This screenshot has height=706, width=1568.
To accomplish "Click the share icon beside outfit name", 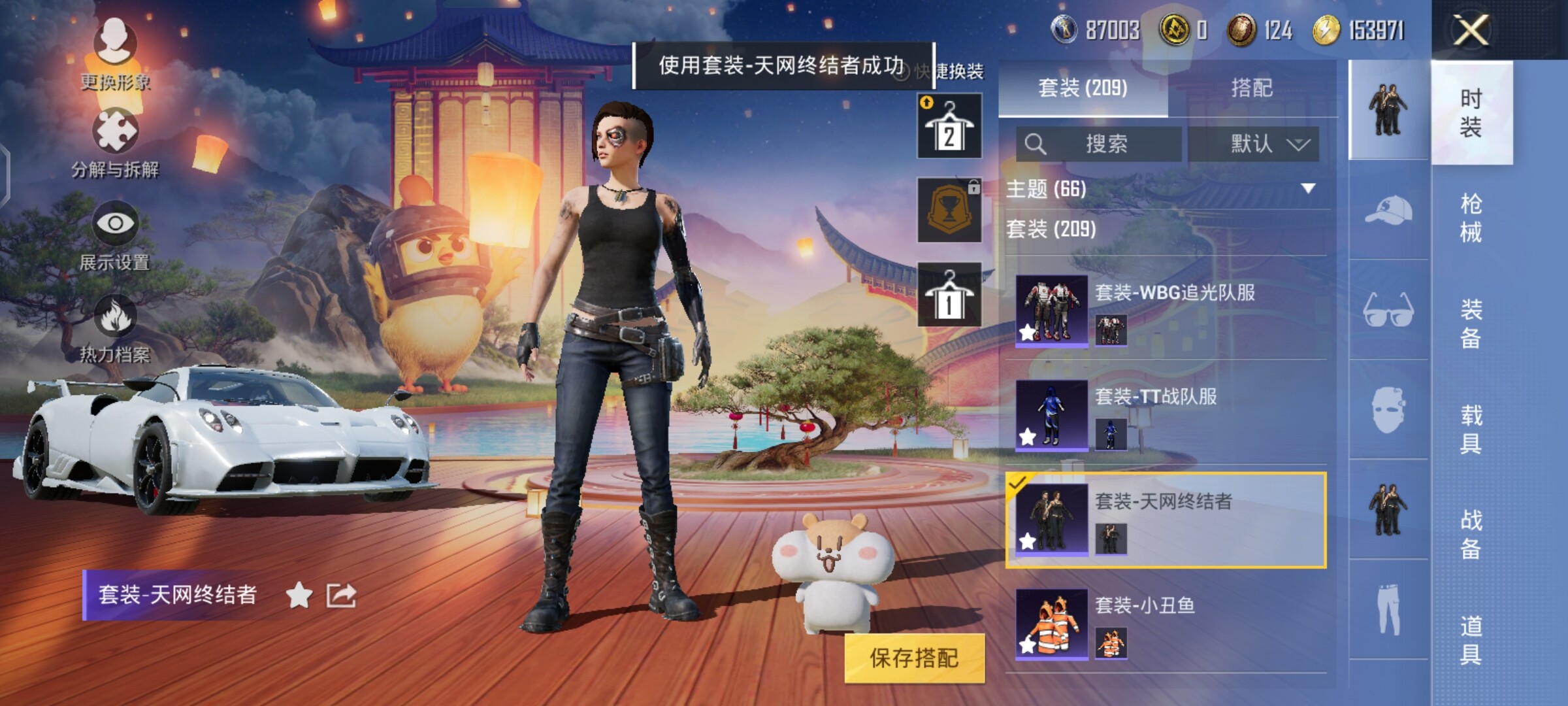I will 341,595.
